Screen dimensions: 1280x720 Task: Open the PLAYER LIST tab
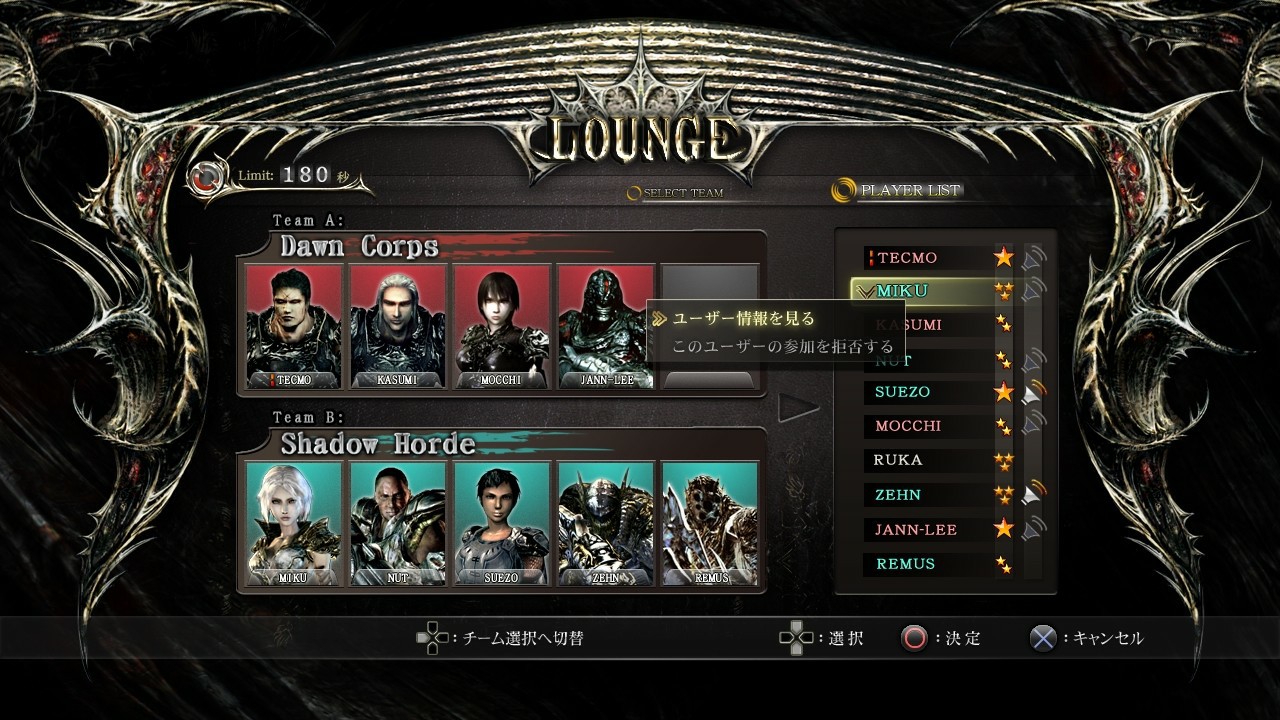coord(909,190)
